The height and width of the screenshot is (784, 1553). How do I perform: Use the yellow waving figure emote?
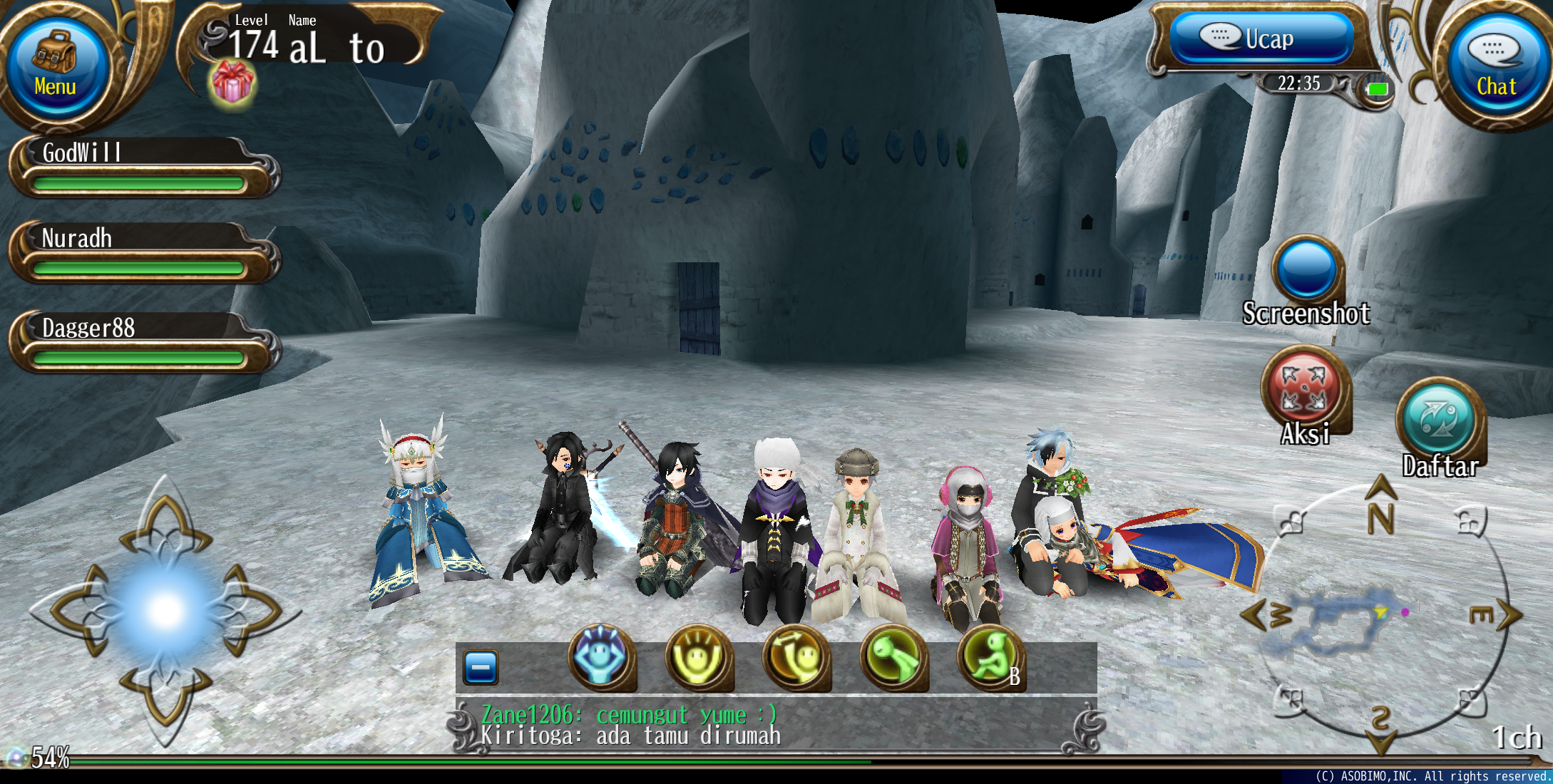point(699,658)
